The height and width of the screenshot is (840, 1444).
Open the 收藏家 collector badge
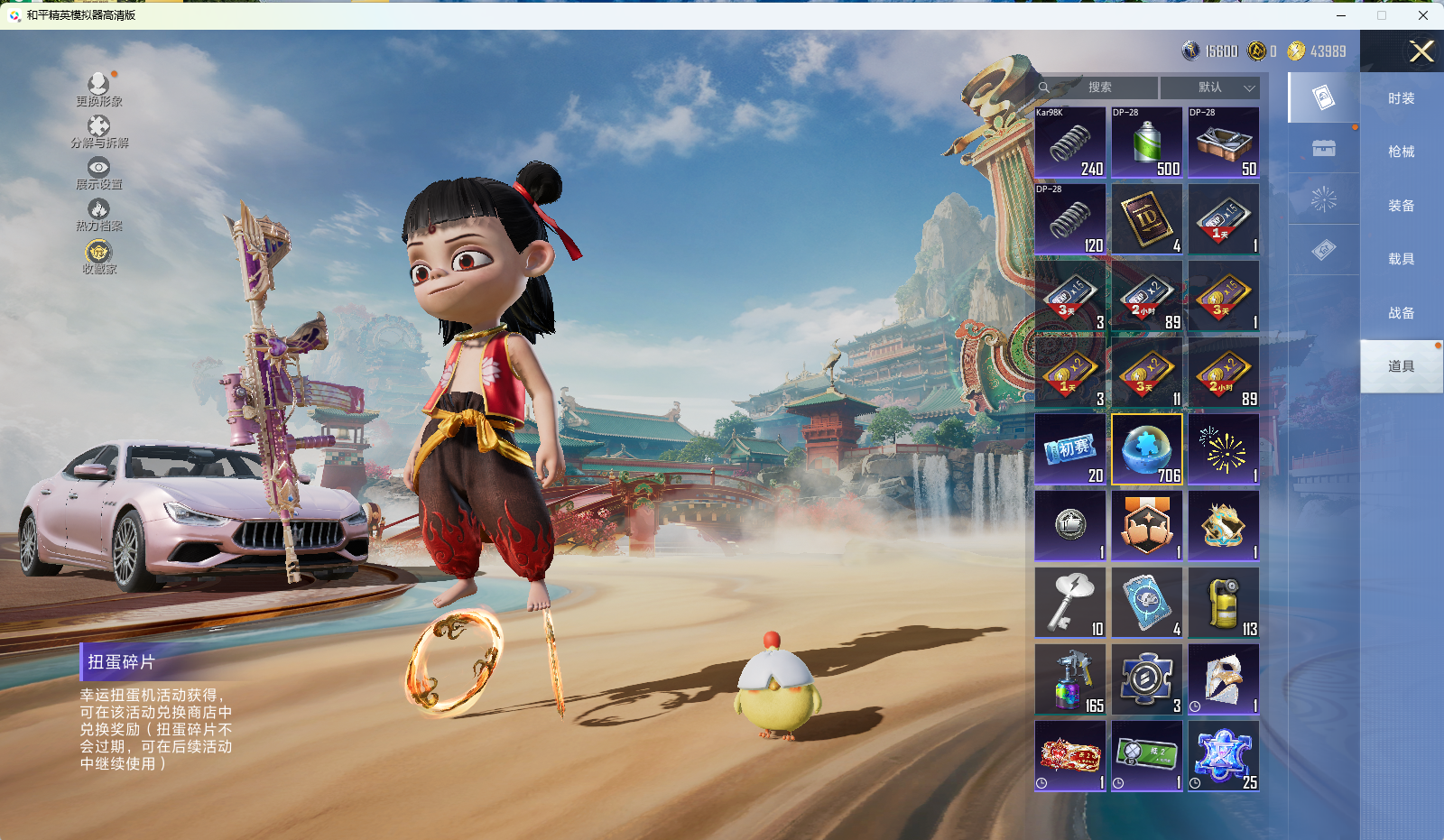(98, 256)
